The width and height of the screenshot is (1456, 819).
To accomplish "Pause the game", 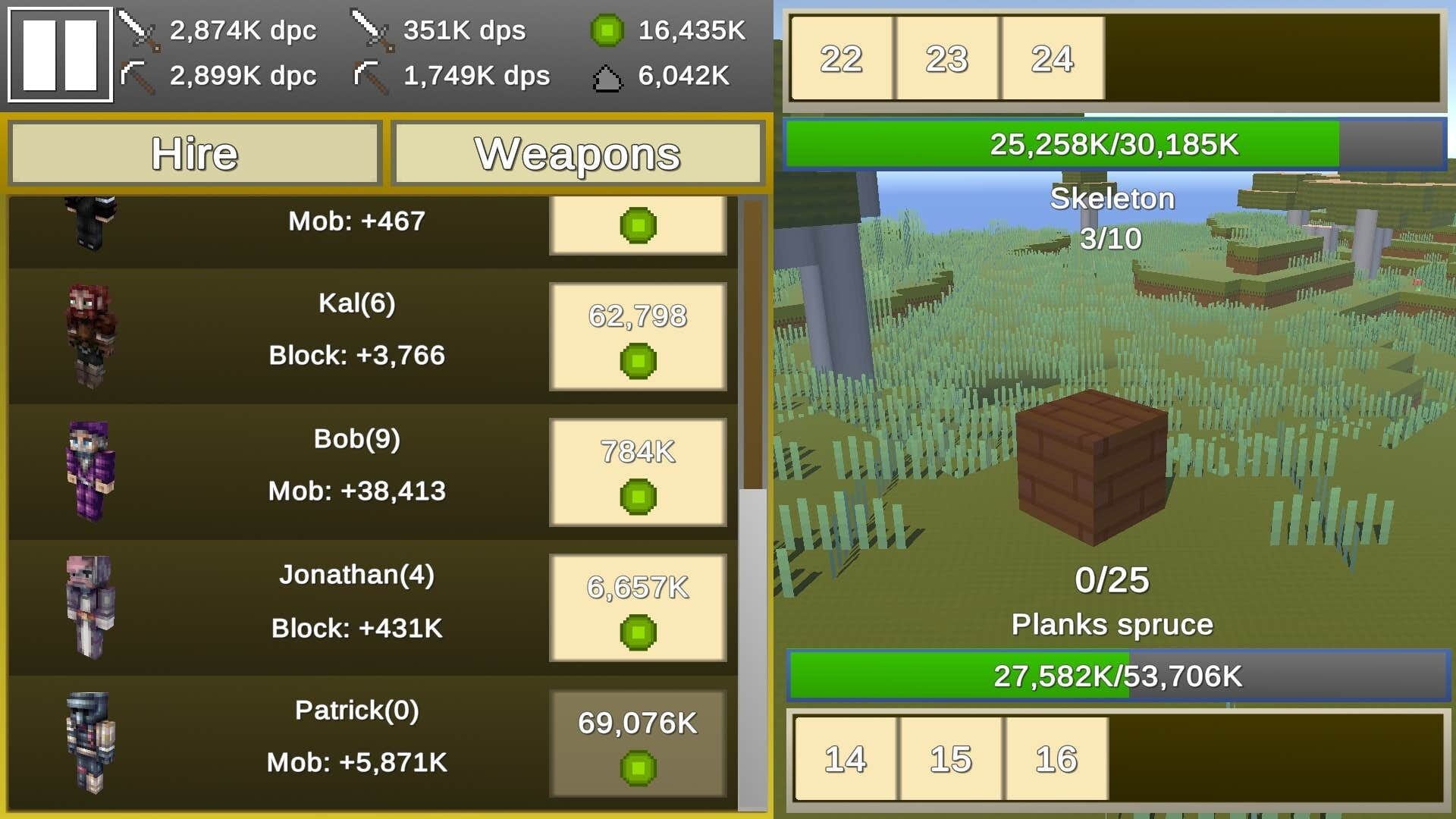I will pyautogui.click(x=59, y=55).
